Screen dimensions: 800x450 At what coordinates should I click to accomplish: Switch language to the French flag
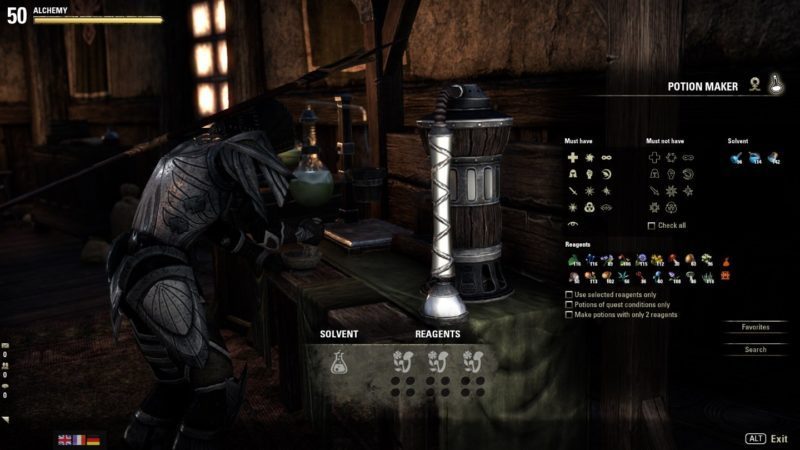[x=79, y=439]
